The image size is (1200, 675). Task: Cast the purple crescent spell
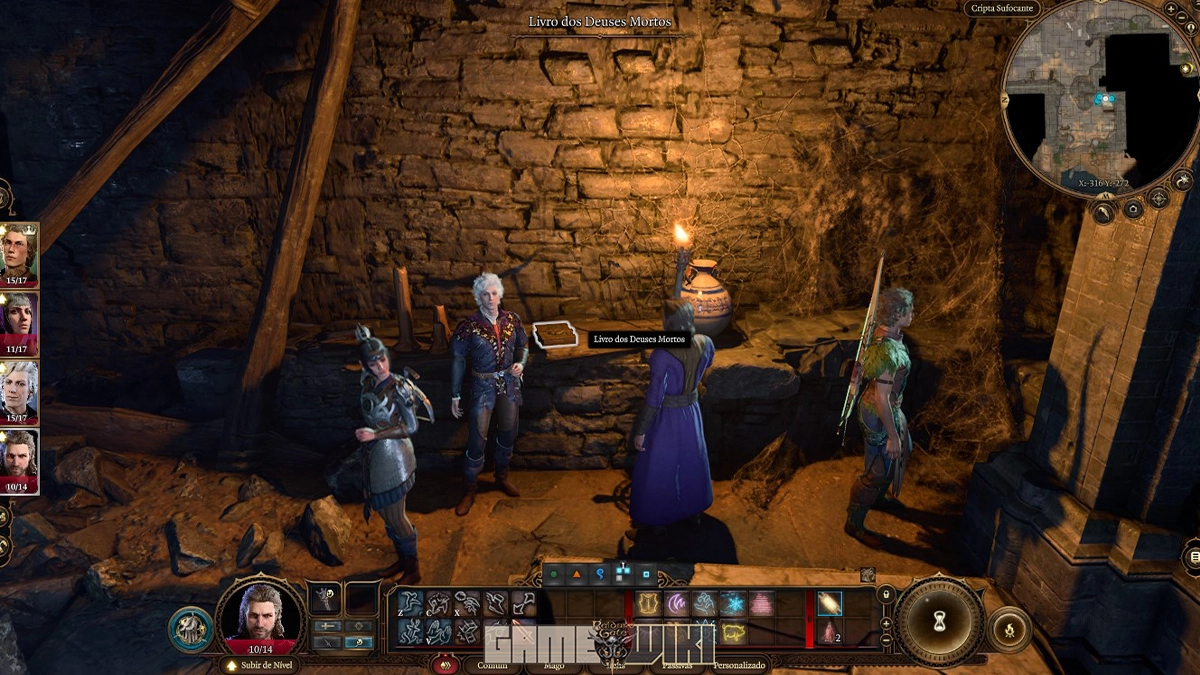coord(677,603)
